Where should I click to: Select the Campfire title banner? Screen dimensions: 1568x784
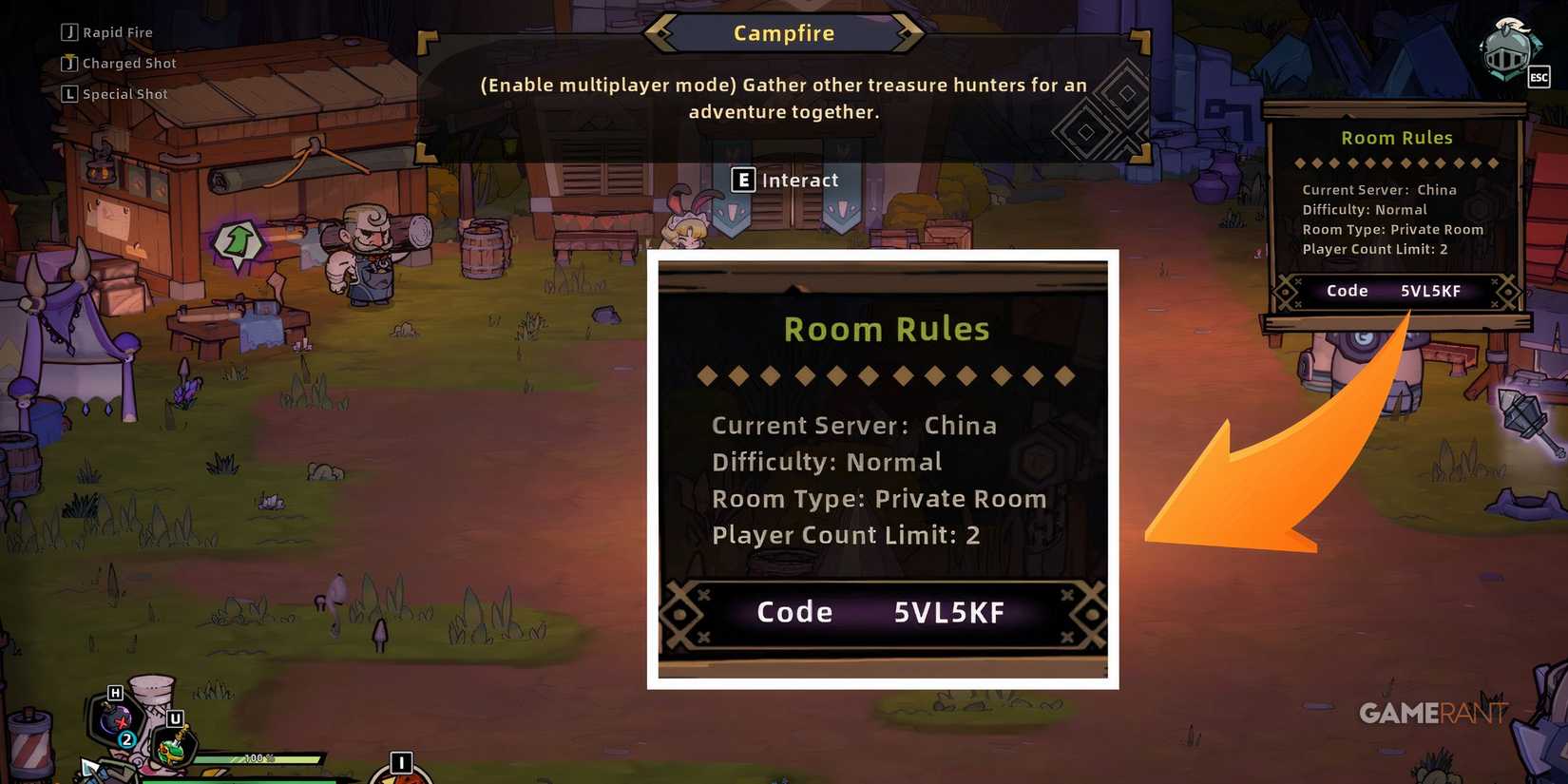click(x=784, y=32)
